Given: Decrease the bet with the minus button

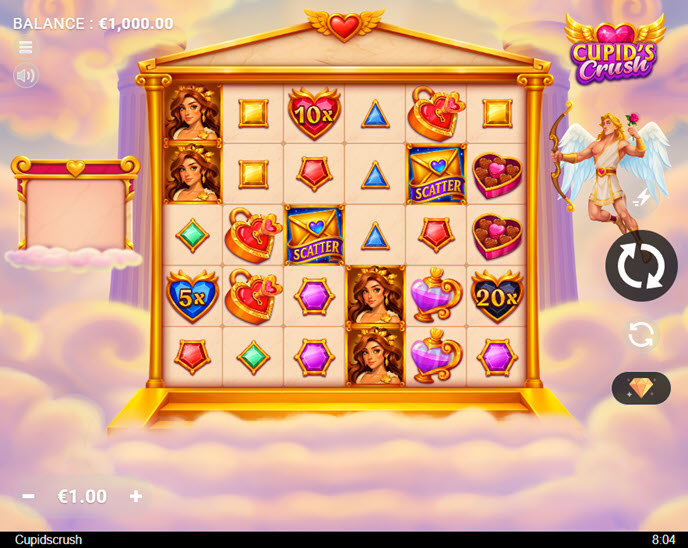Looking at the screenshot, I should (29, 496).
